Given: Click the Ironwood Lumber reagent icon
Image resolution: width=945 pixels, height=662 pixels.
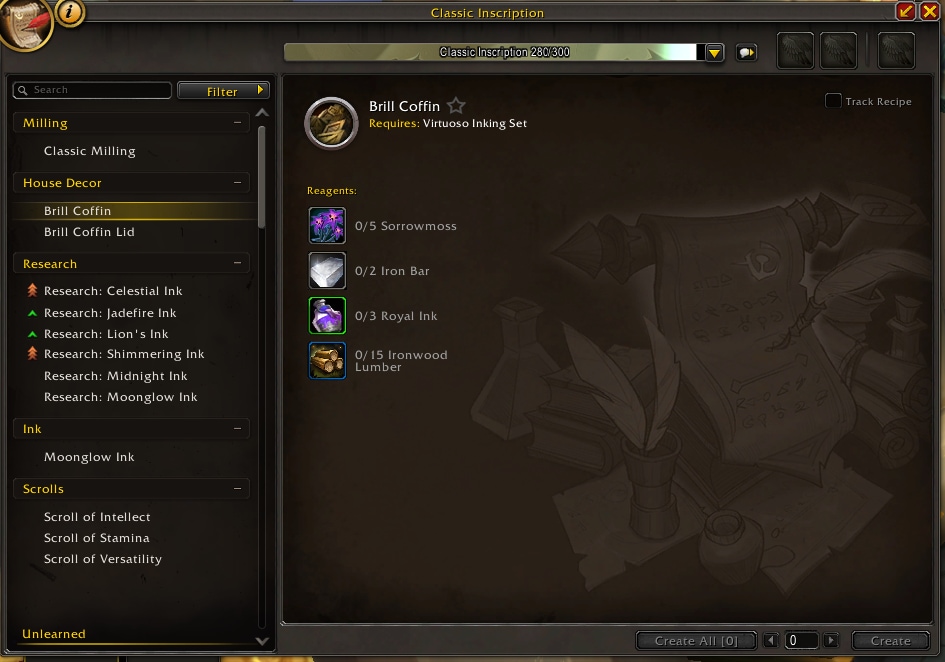Looking at the screenshot, I should 327,361.
